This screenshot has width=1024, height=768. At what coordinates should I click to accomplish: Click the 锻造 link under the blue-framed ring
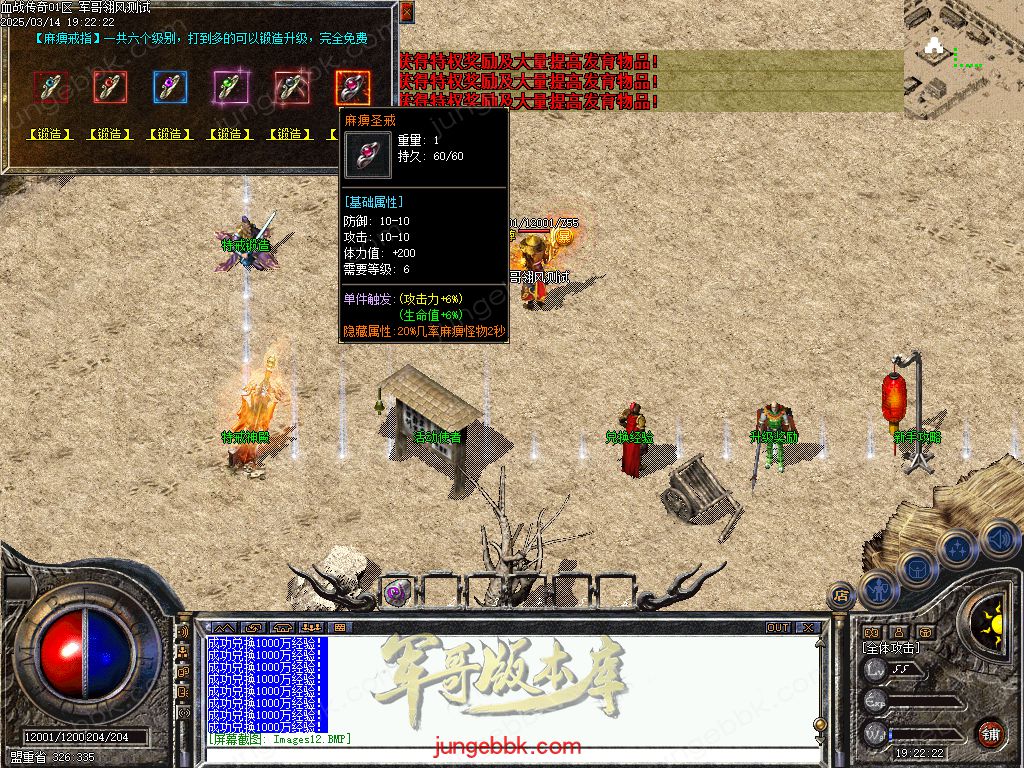coord(170,134)
